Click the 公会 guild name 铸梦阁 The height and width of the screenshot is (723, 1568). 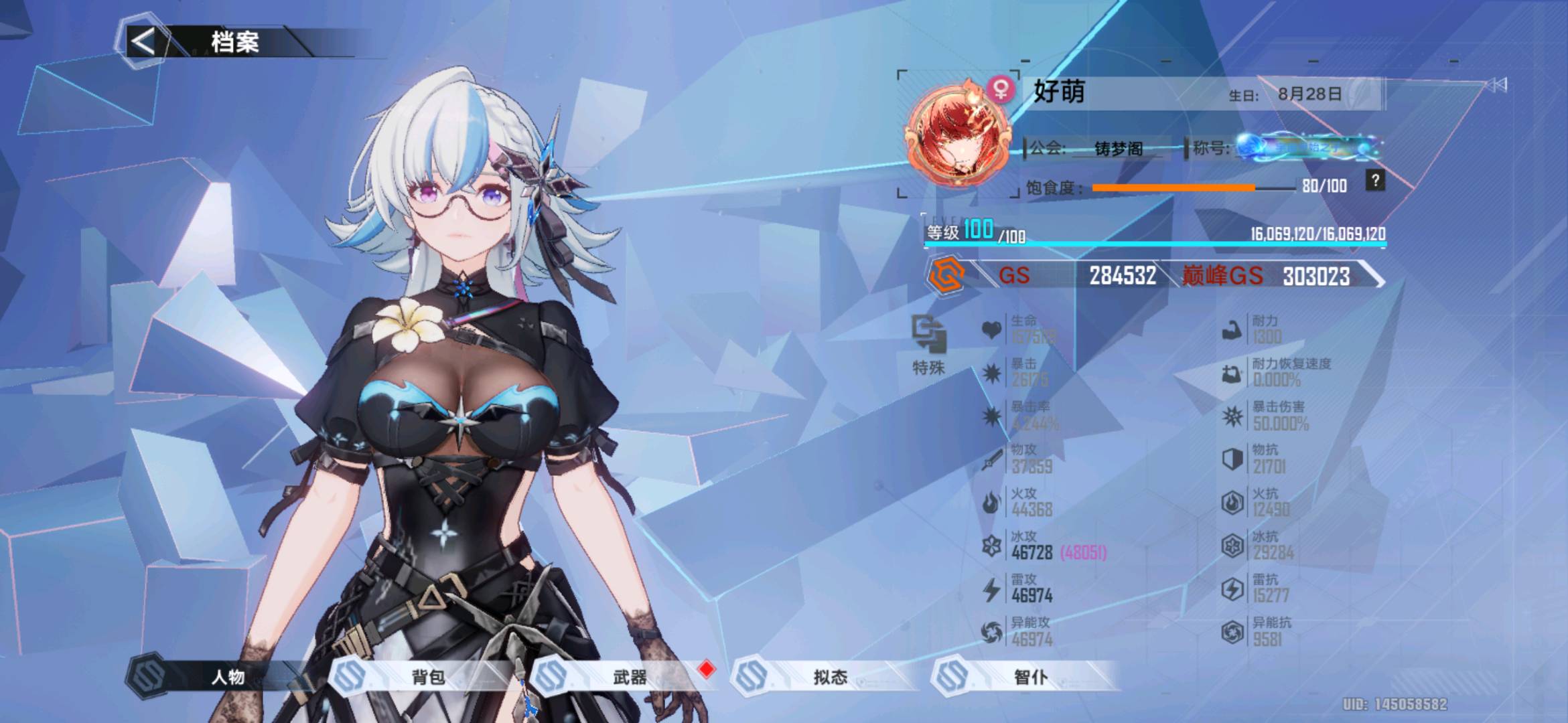pos(1119,148)
